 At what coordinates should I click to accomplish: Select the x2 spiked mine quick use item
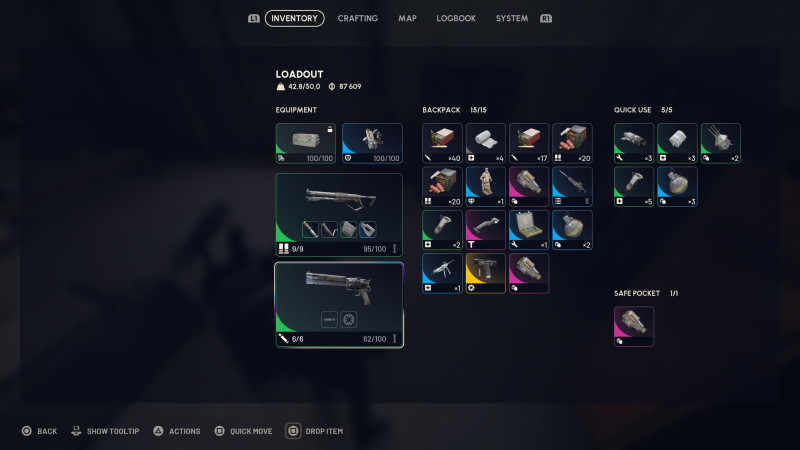(721, 143)
